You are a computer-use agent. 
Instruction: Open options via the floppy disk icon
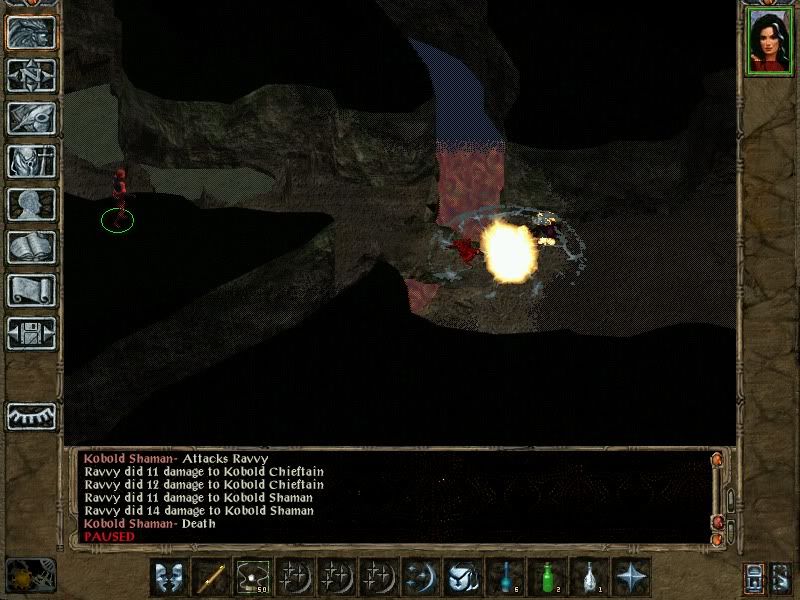[x=31, y=333]
